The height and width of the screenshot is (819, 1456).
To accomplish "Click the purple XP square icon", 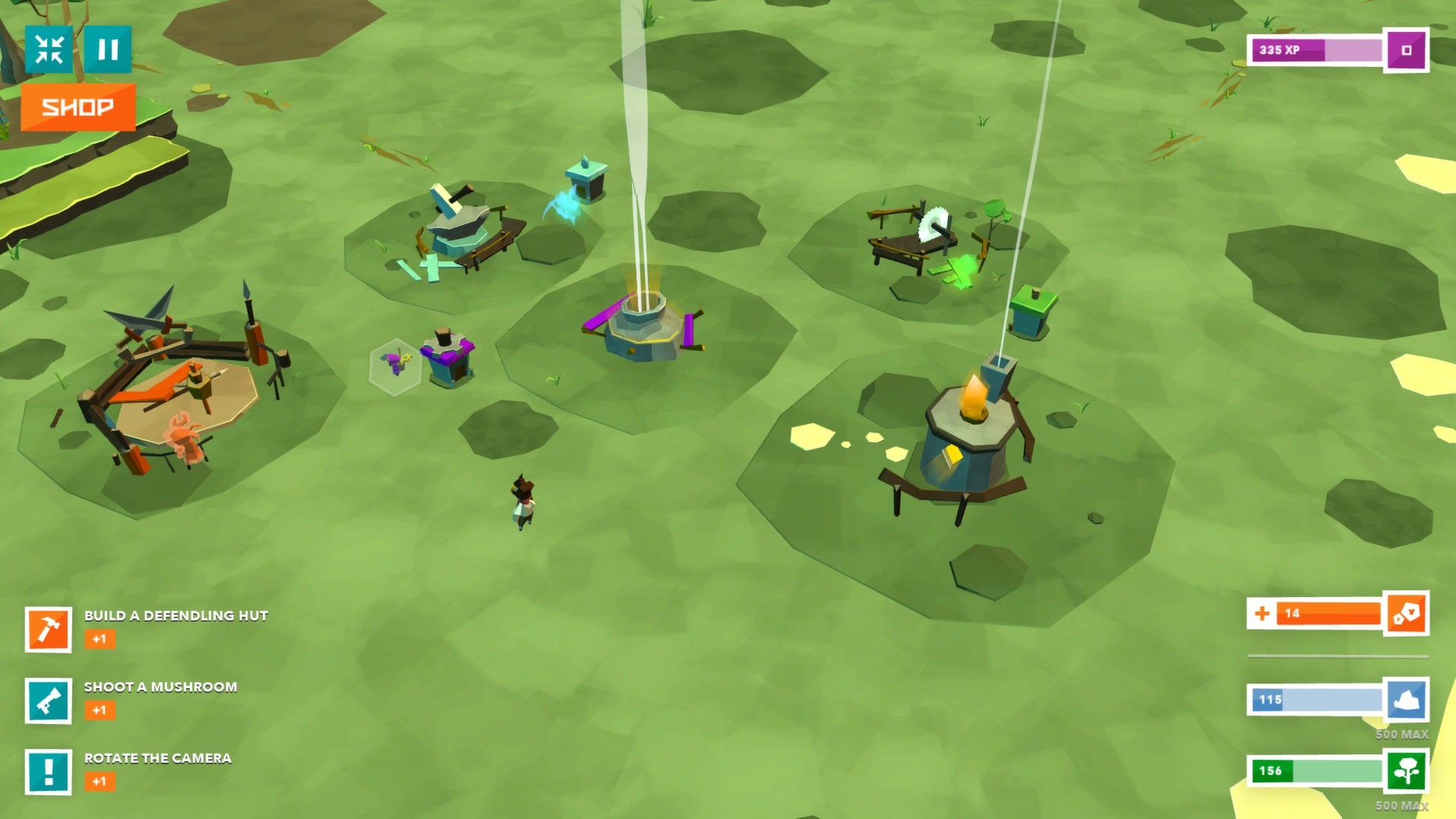I will (x=1406, y=50).
